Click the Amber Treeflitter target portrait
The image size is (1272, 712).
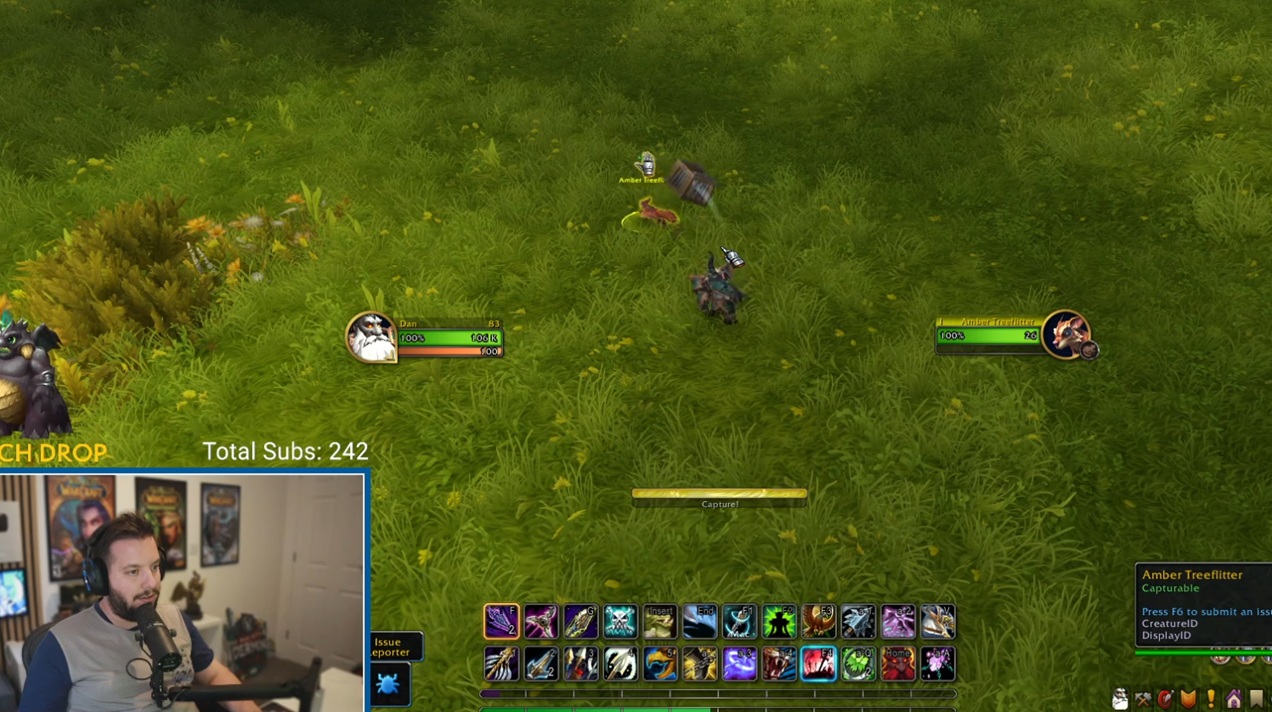pyautogui.click(x=1065, y=335)
